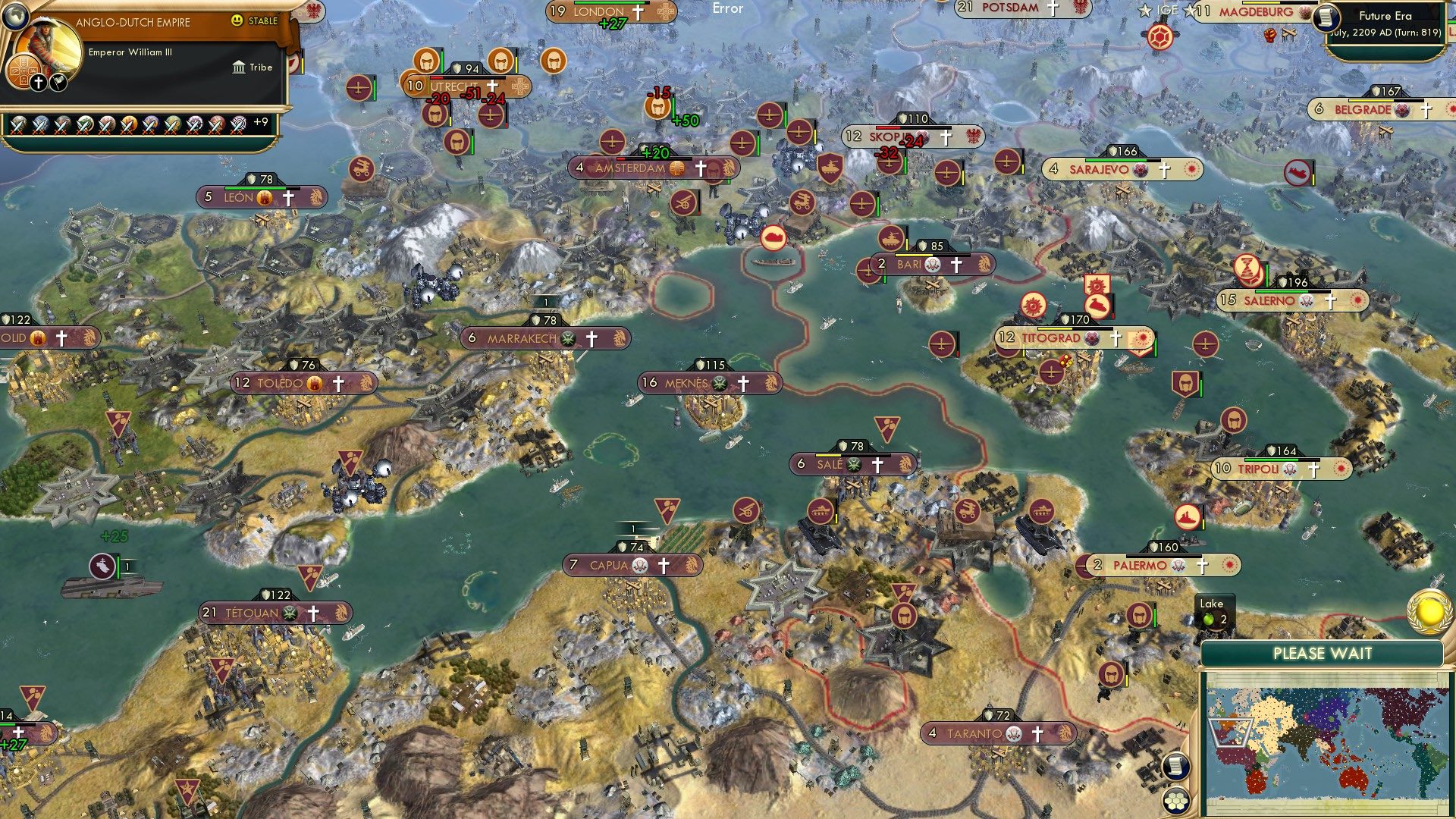Screen dimensions: 1456x819
Task: Click Magdeburg's yellow production progress bar
Action: click(1263, 3)
